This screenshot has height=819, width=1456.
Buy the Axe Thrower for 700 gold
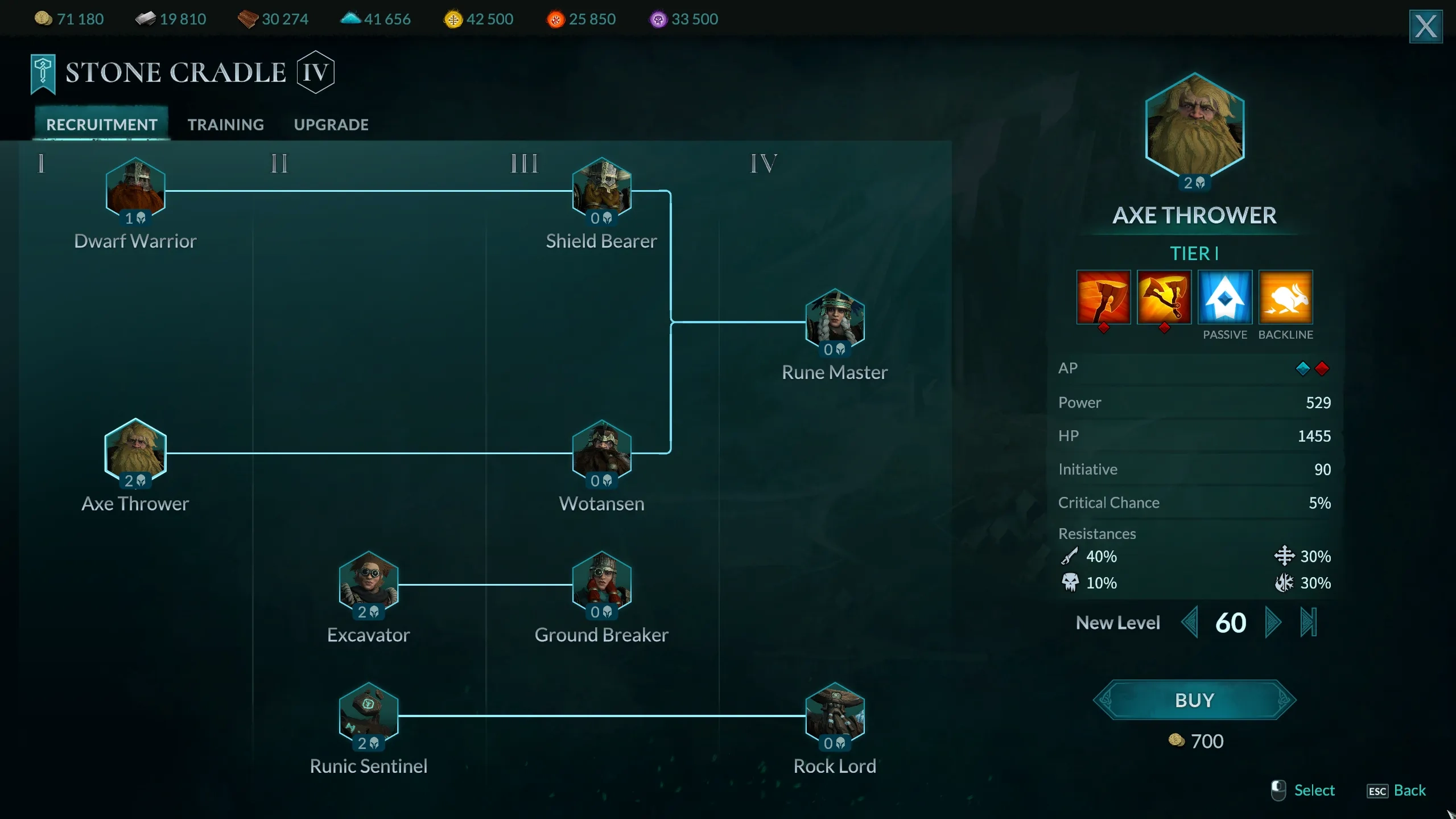[1194, 700]
